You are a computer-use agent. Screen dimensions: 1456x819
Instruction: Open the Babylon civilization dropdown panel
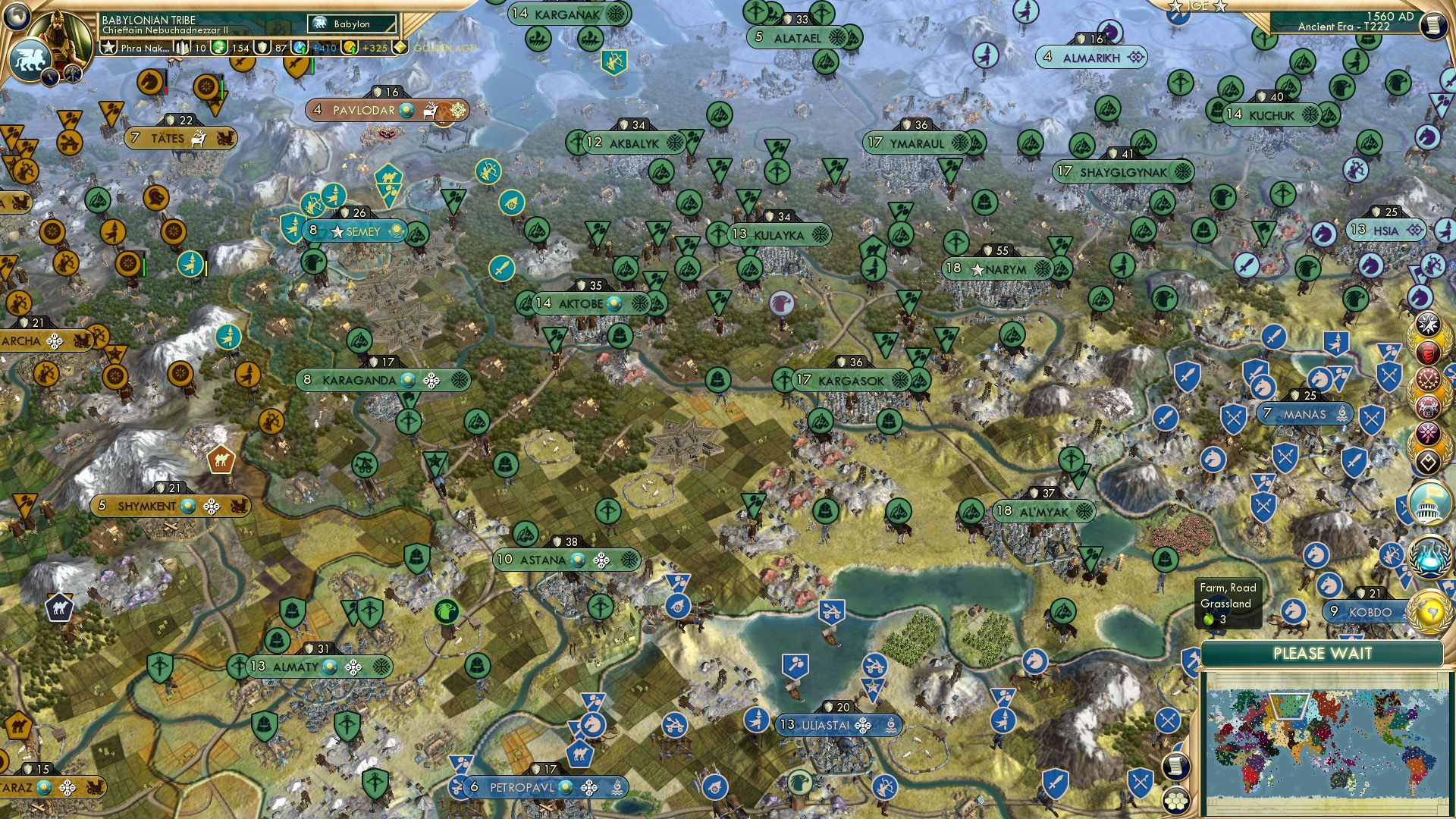click(x=351, y=24)
